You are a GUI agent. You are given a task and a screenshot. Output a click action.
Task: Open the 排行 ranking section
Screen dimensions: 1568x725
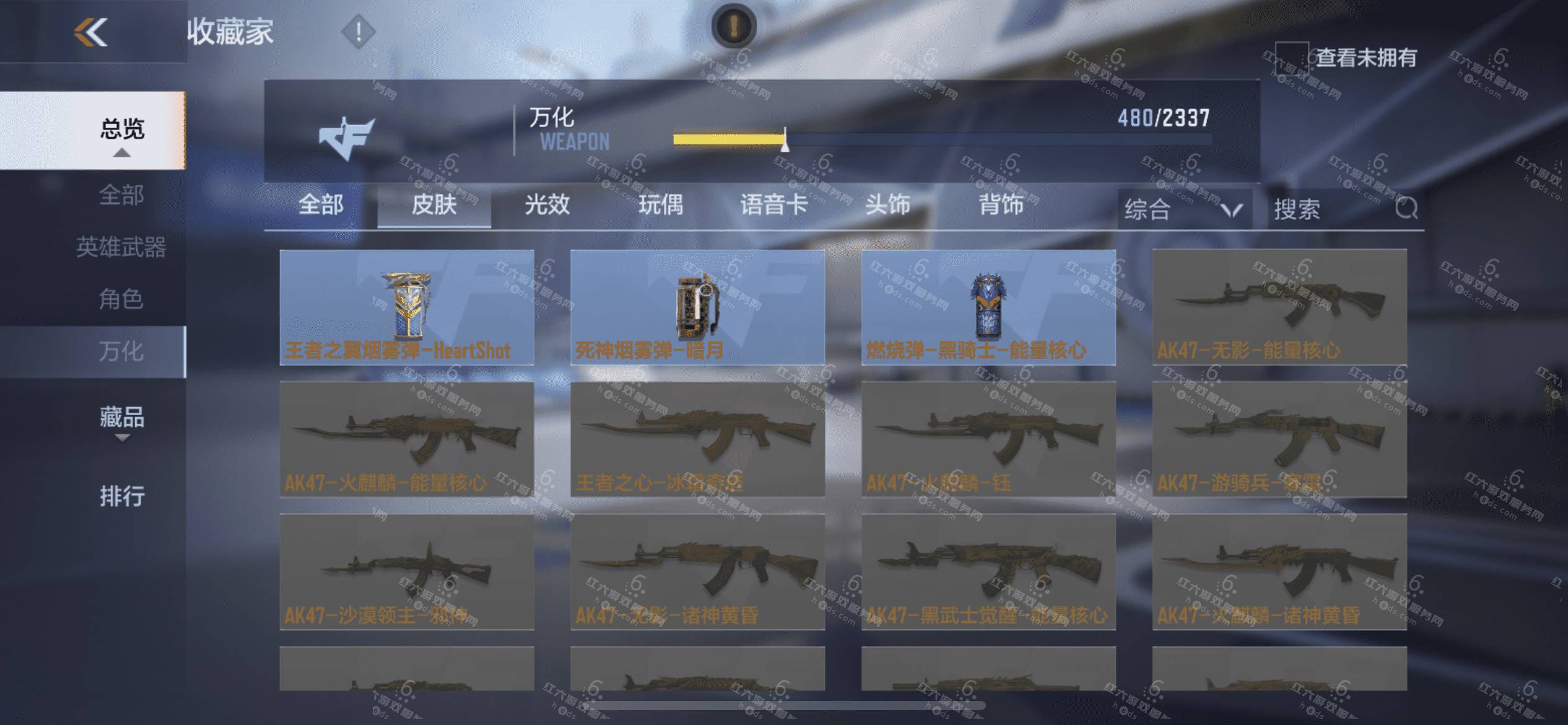pyautogui.click(x=122, y=496)
